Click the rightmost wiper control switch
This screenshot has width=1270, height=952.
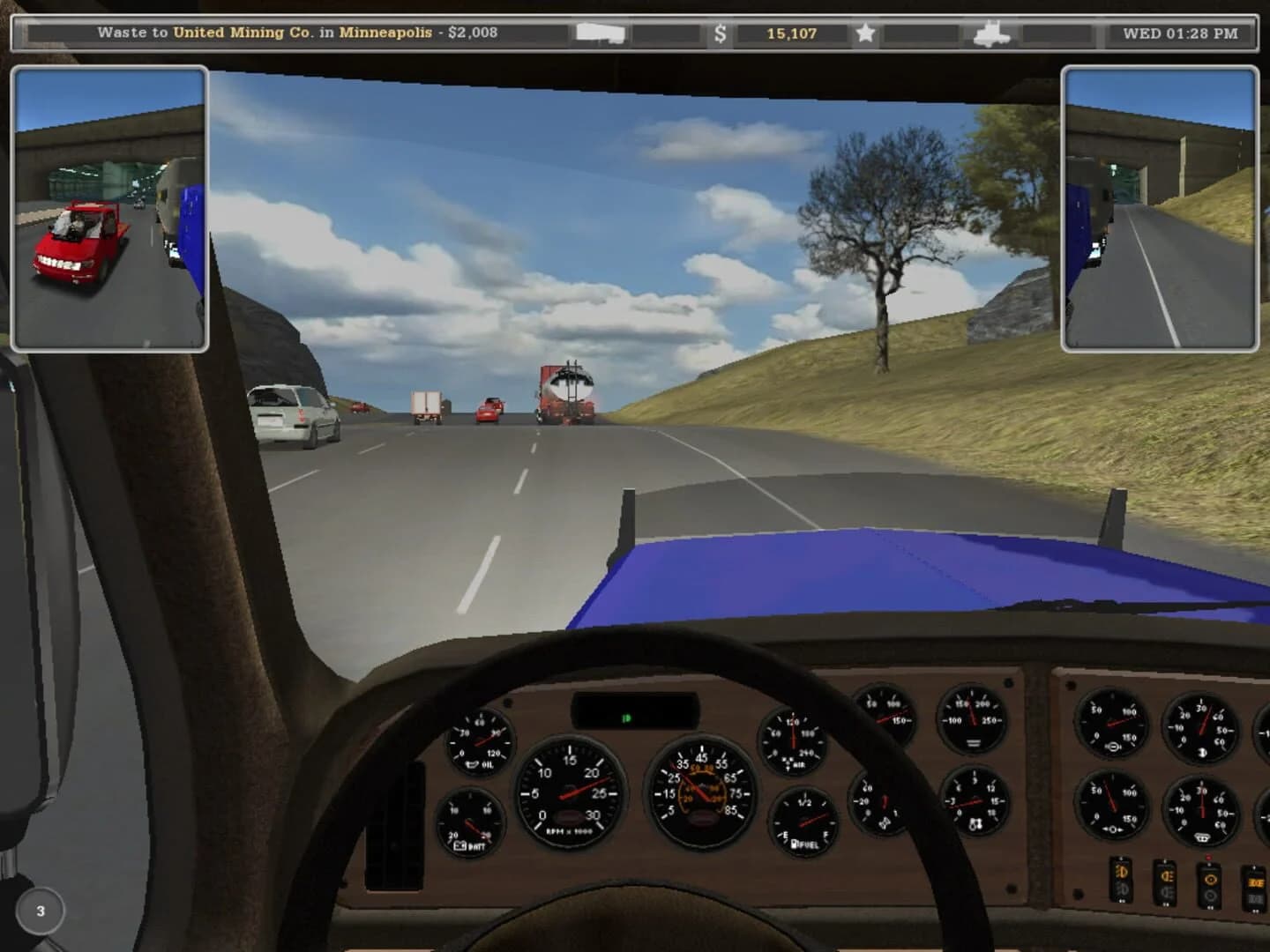click(1254, 890)
